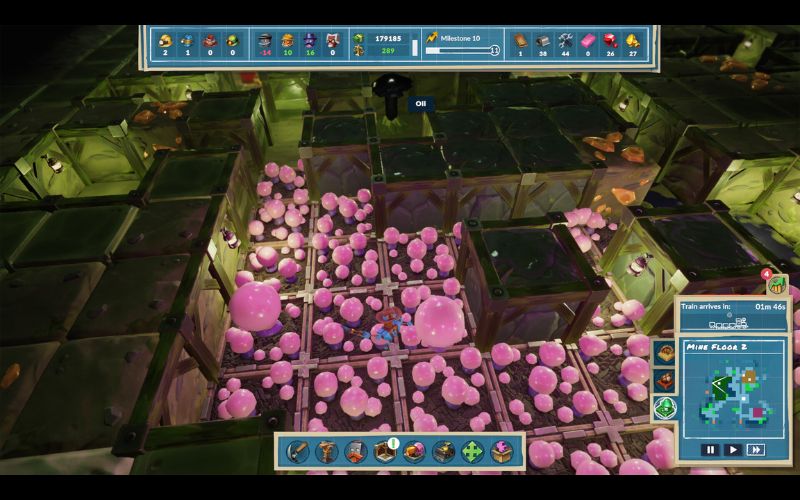Switch to the top map layer tab
This screenshot has width=800, height=500.
pos(664,353)
